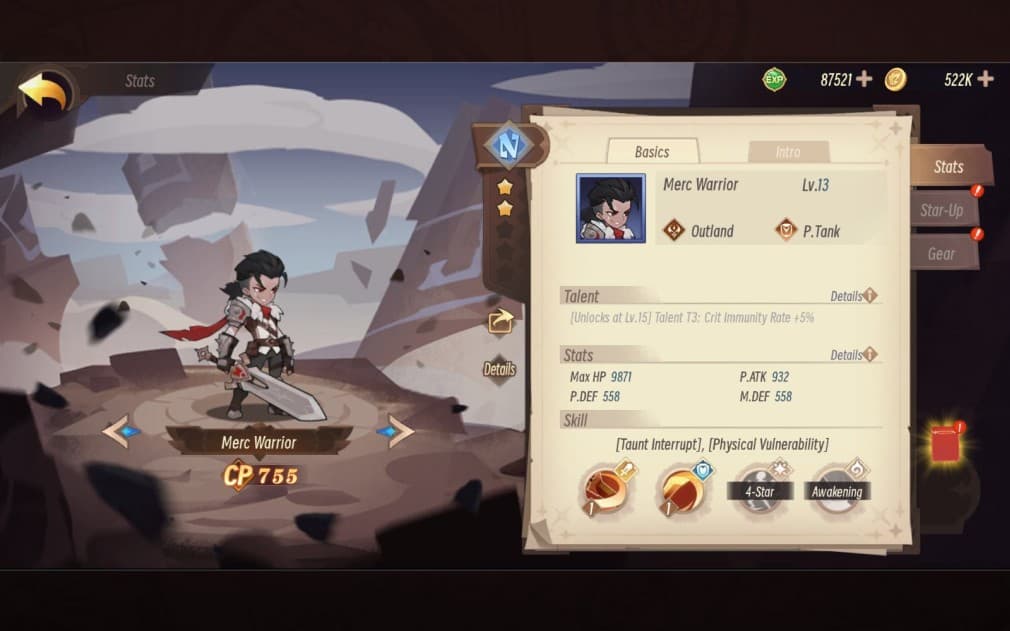Show next hero with the right arrow

pyautogui.click(x=398, y=431)
